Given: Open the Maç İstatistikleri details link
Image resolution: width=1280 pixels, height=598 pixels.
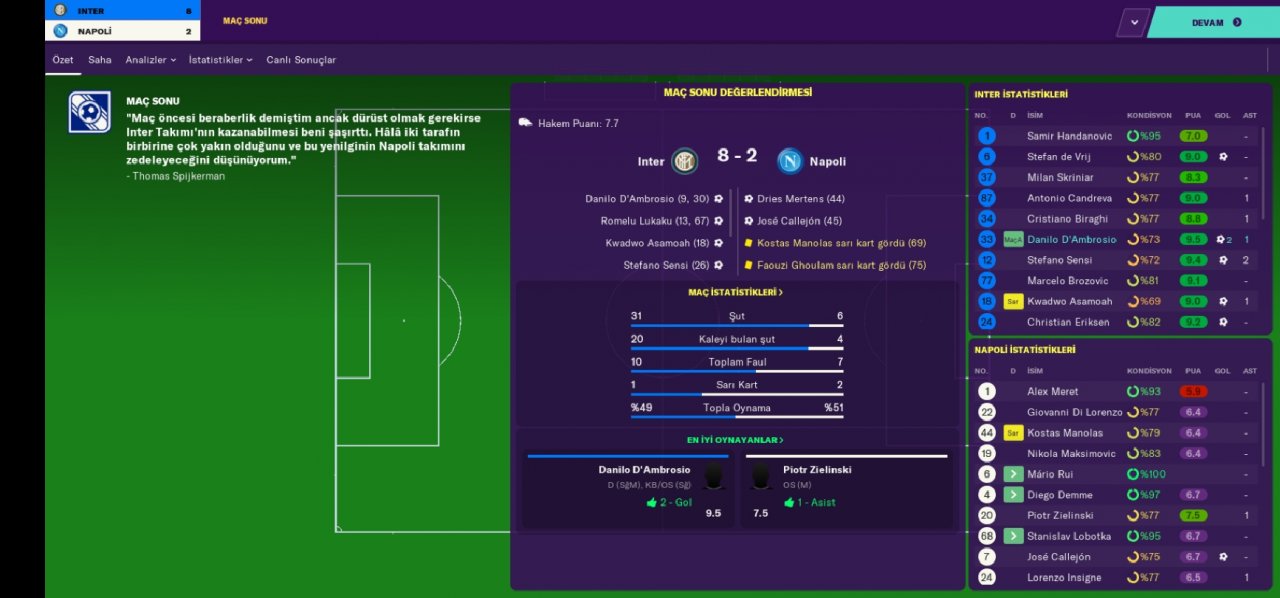Looking at the screenshot, I should coord(736,292).
